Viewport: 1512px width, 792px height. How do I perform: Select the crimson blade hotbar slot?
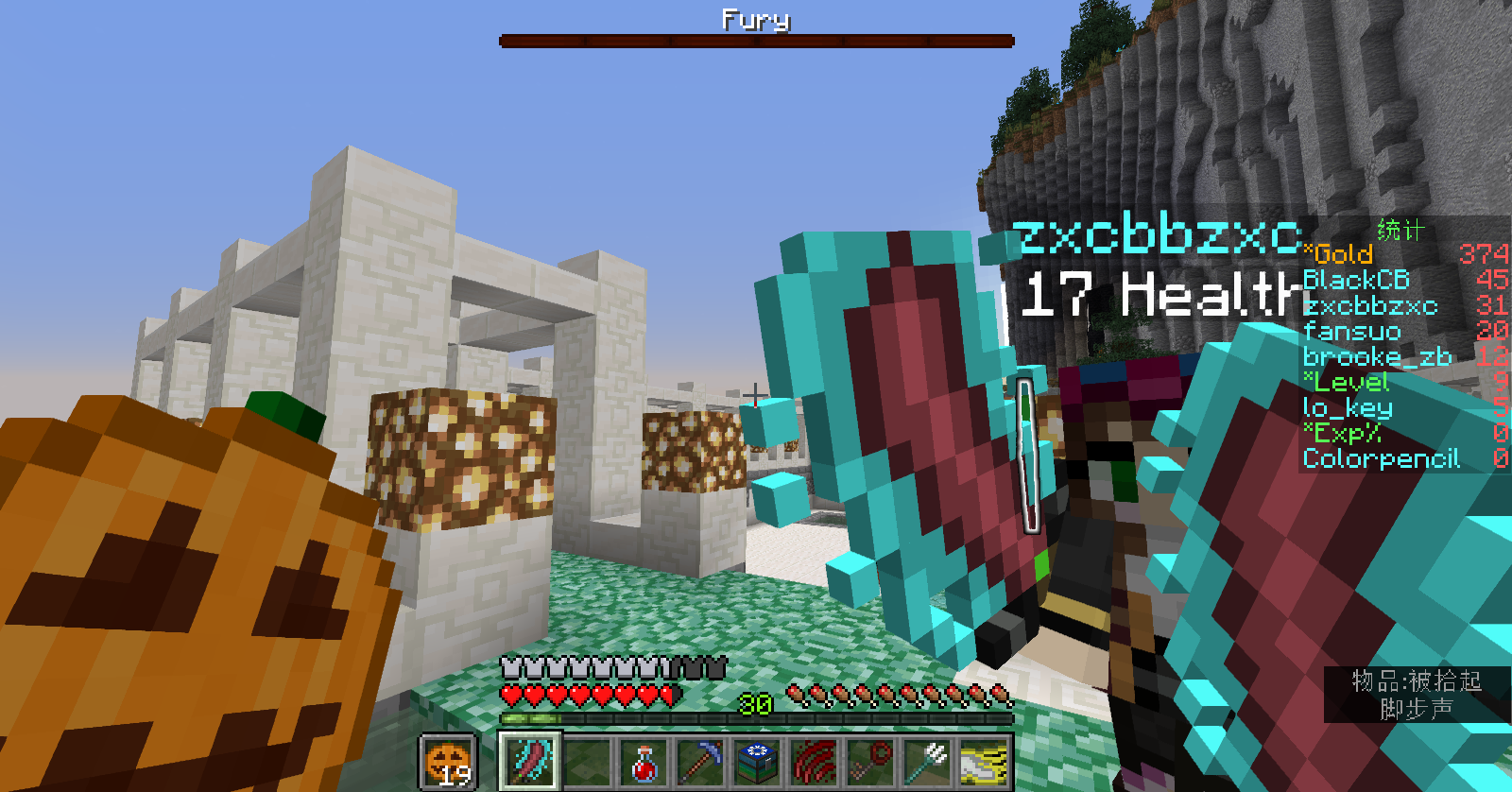tap(530, 761)
